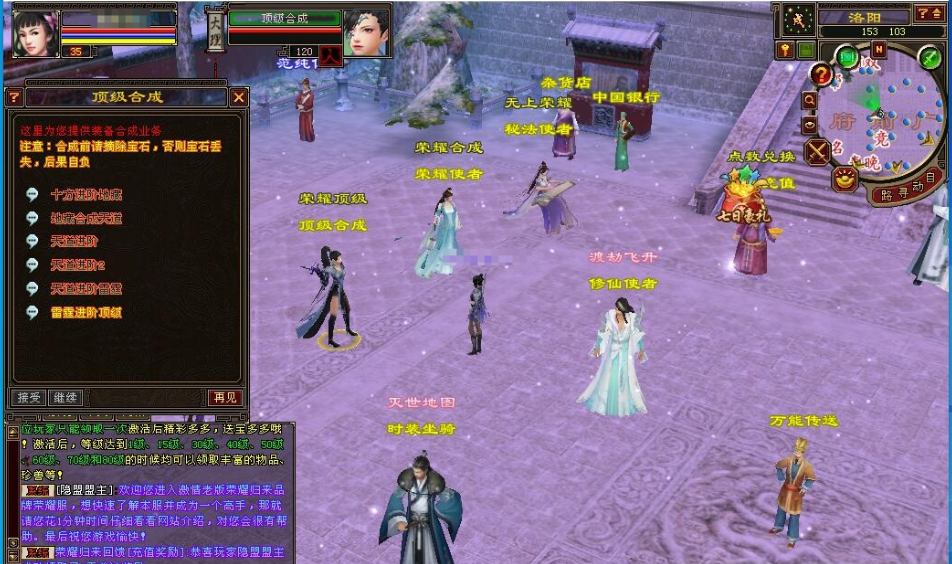Click the crossed swords icon beside minimap
The image size is (952, 564).
tap(818, 152)
